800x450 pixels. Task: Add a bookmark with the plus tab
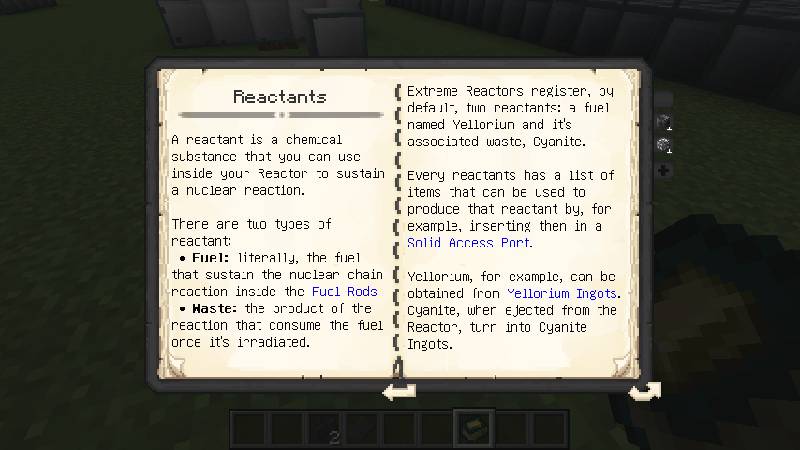(x=663, y=170)
